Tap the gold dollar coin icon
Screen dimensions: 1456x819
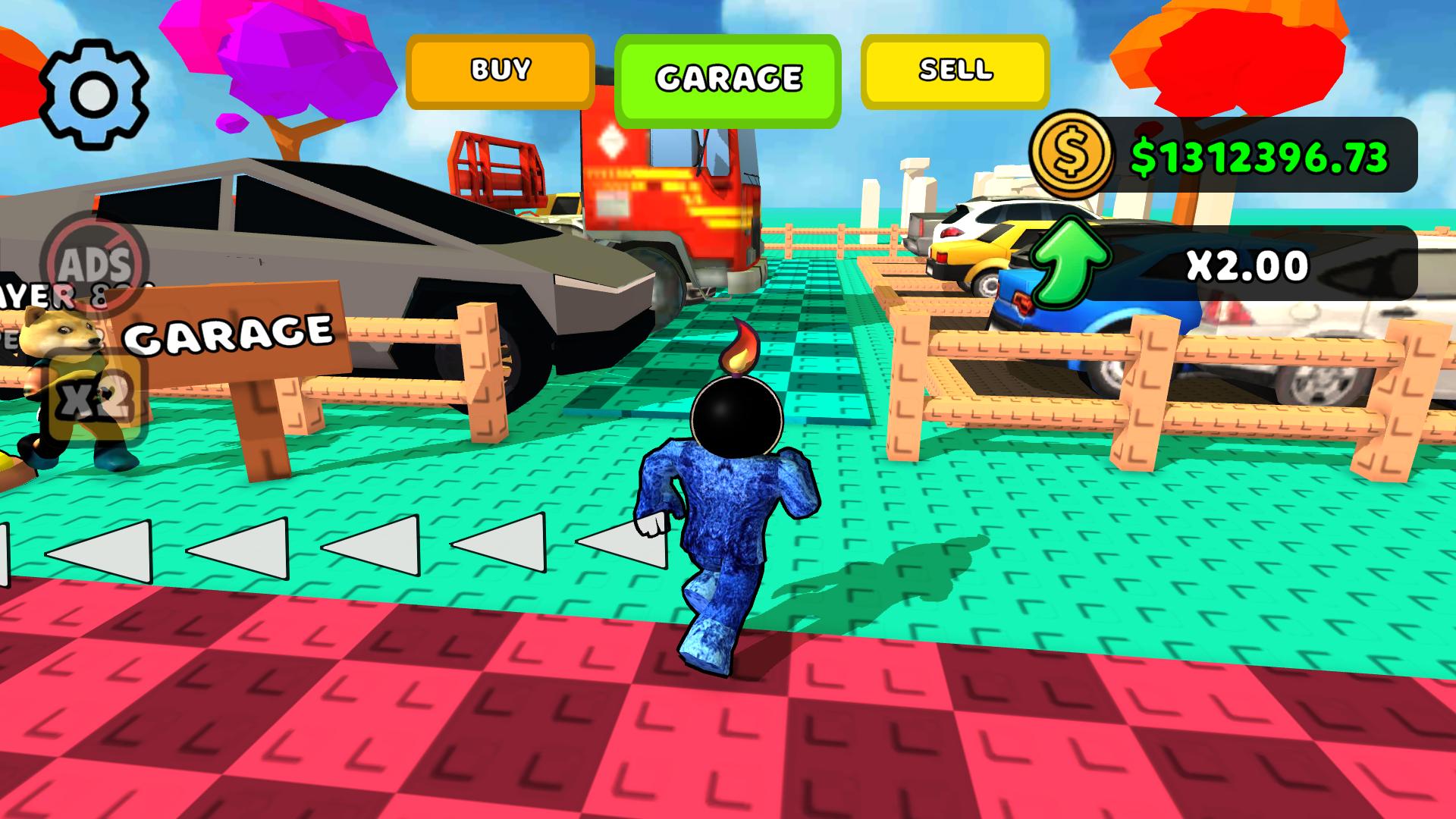[x=1070, y=155]
